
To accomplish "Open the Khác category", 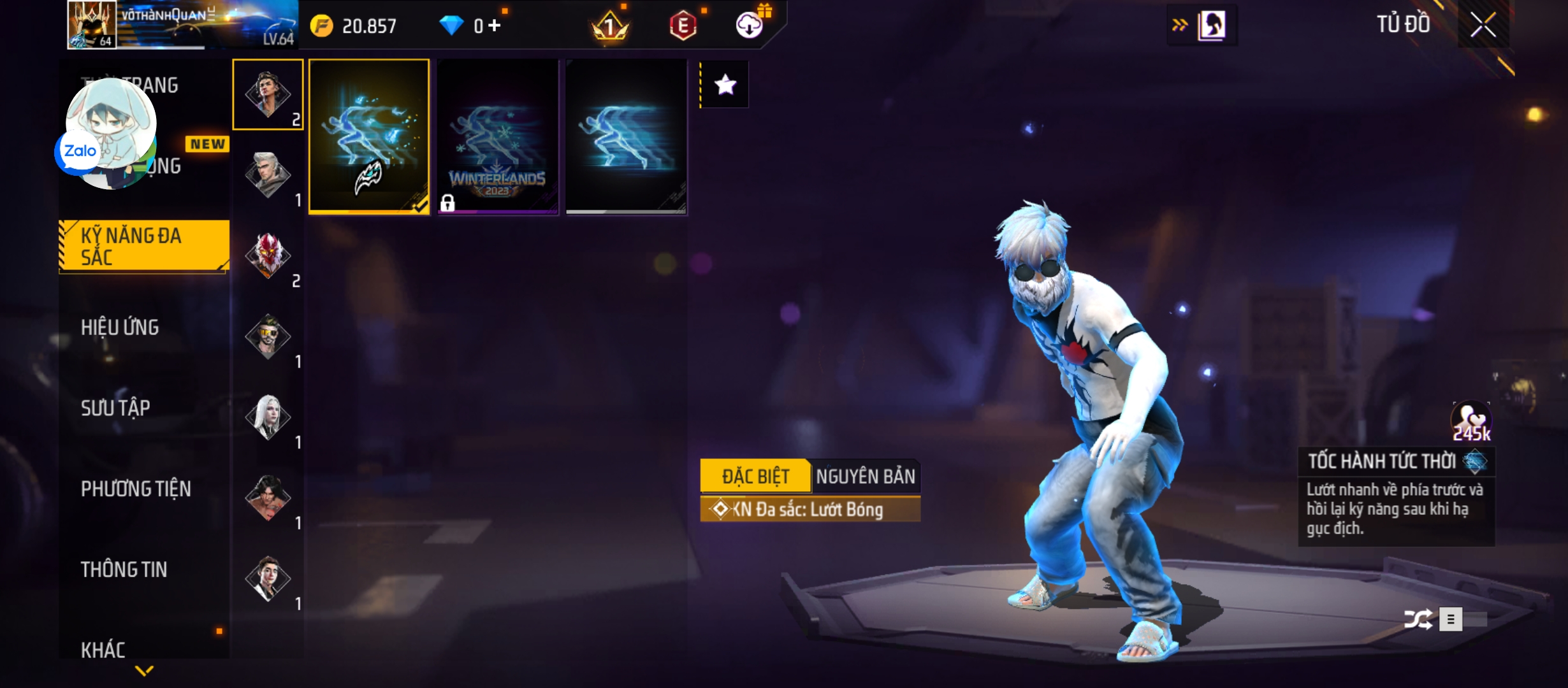I will pyautogui.click(x=103, y=649).
